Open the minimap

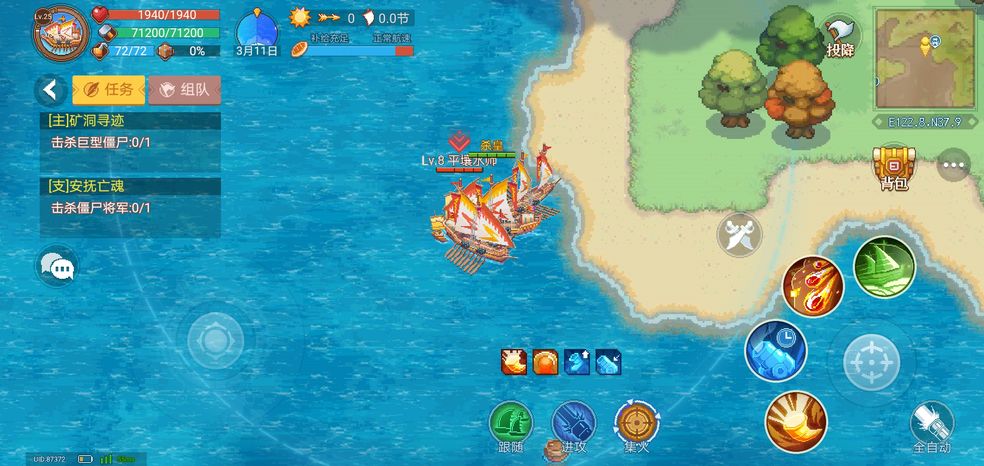pyautogui.click(x=926, y=58)
